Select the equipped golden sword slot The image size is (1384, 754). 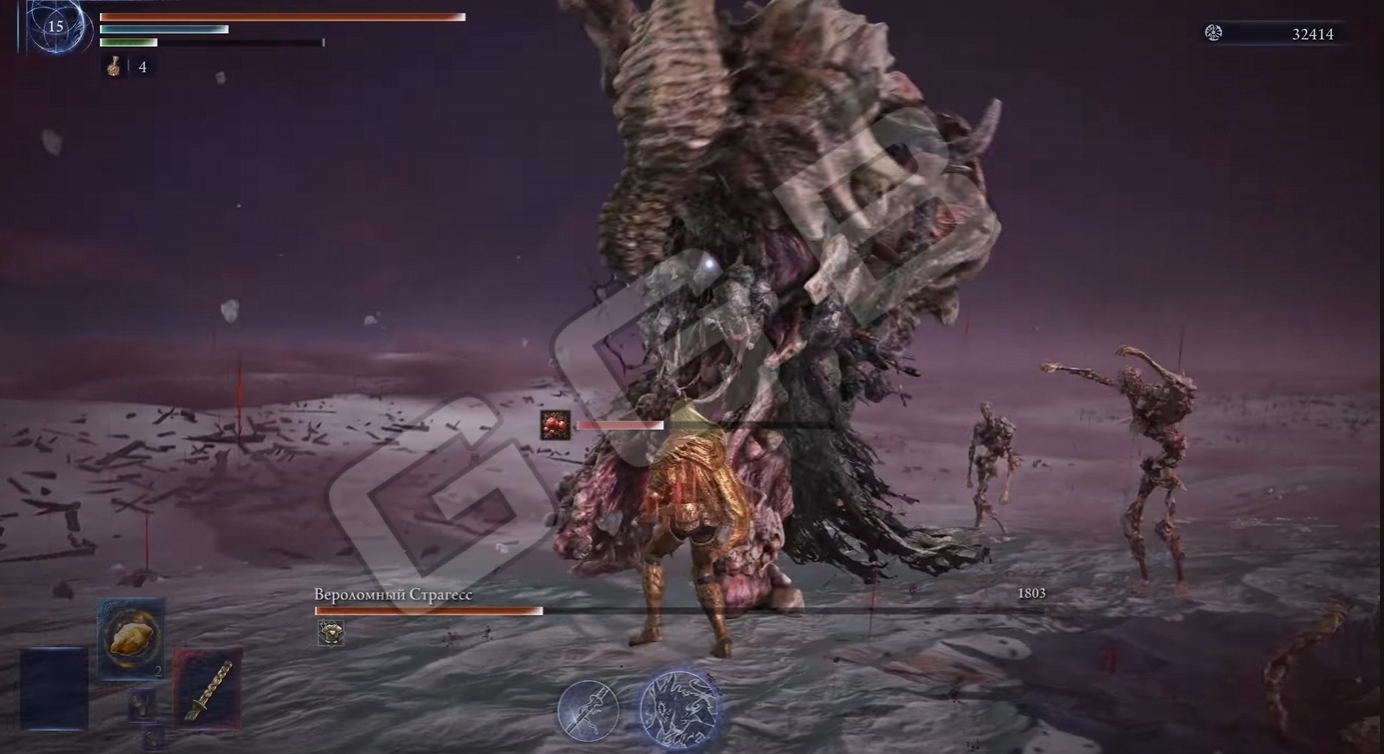pyautogui.click(x=208, y=689)
